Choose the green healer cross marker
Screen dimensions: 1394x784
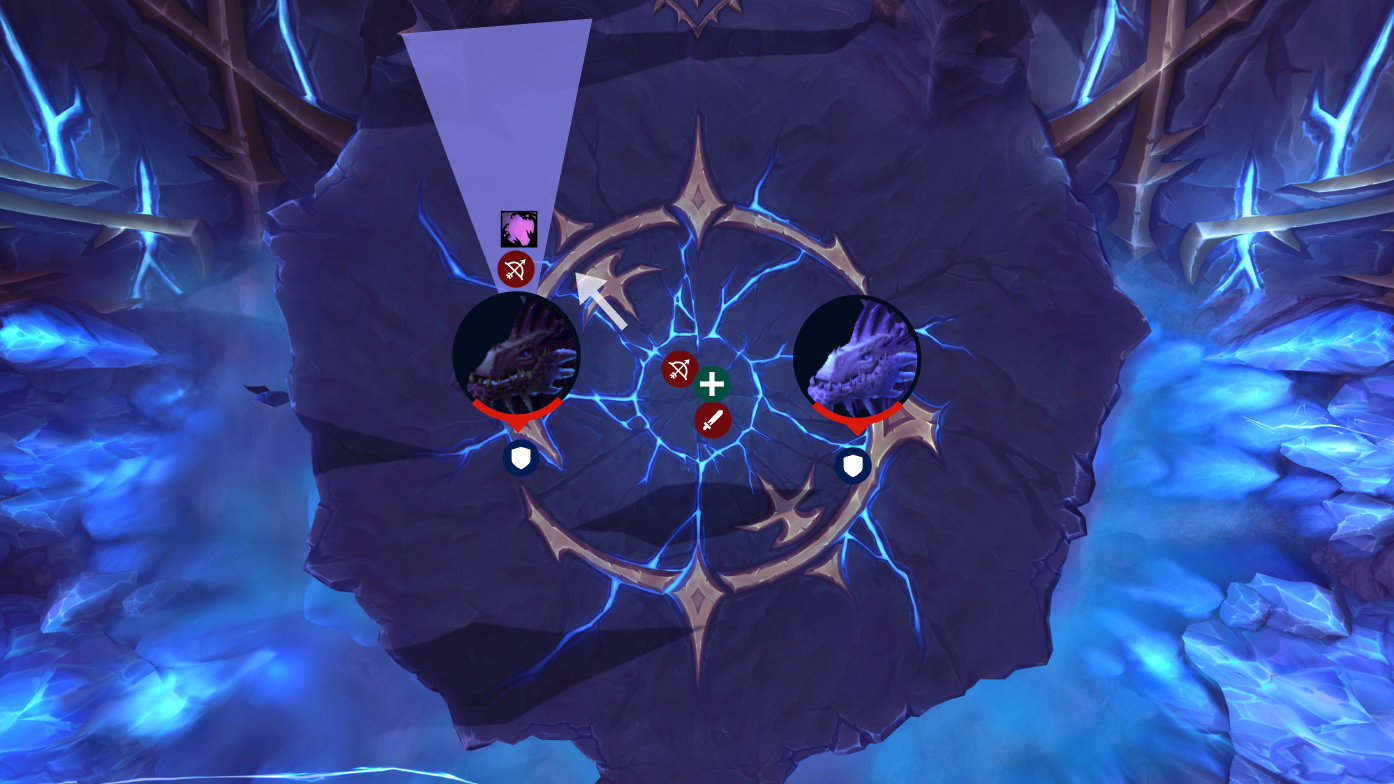click(711, 384)
